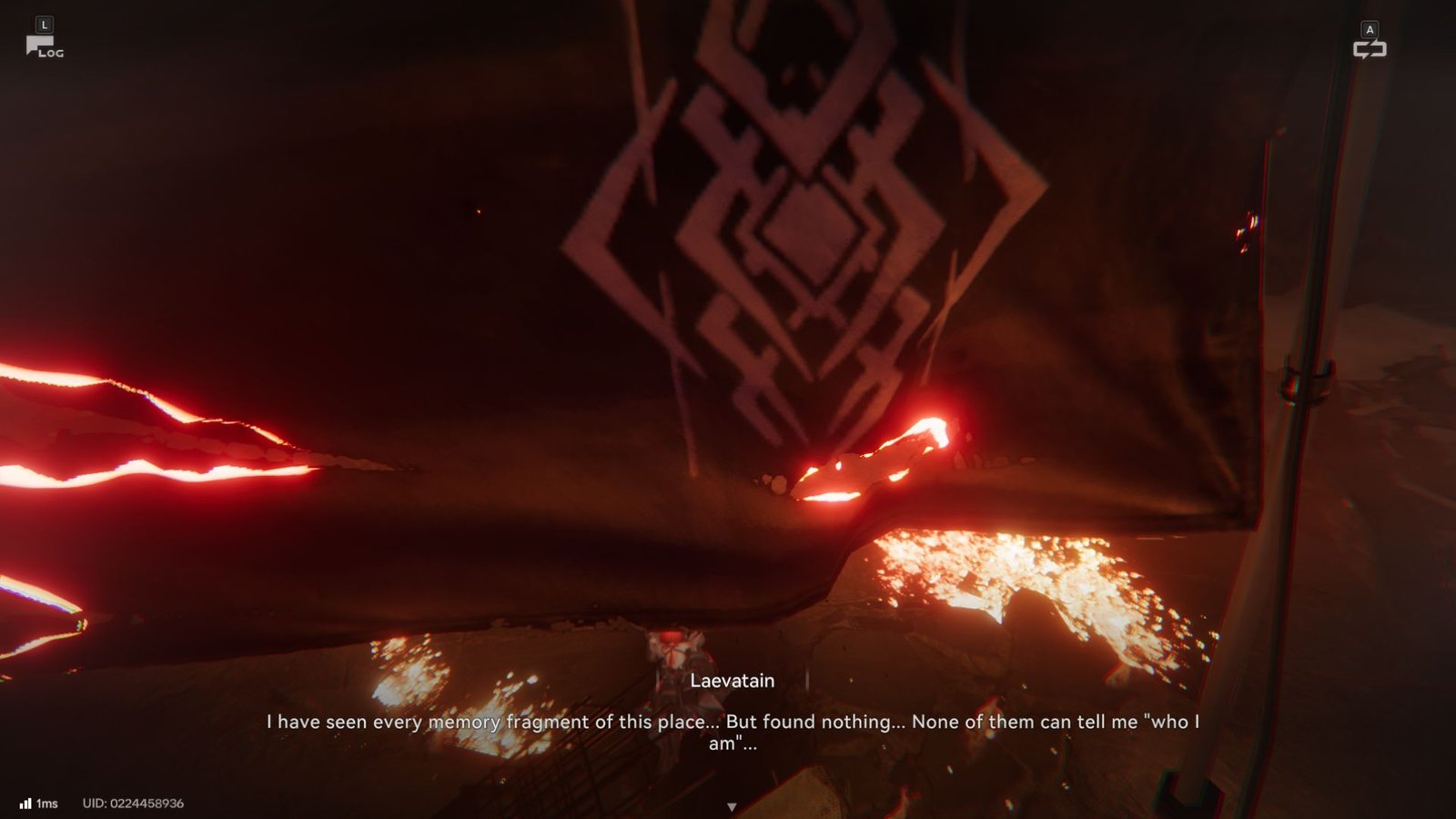Toggle the conversation log panel open
This screenshot has height=819, width=1456.
point(45,41)
